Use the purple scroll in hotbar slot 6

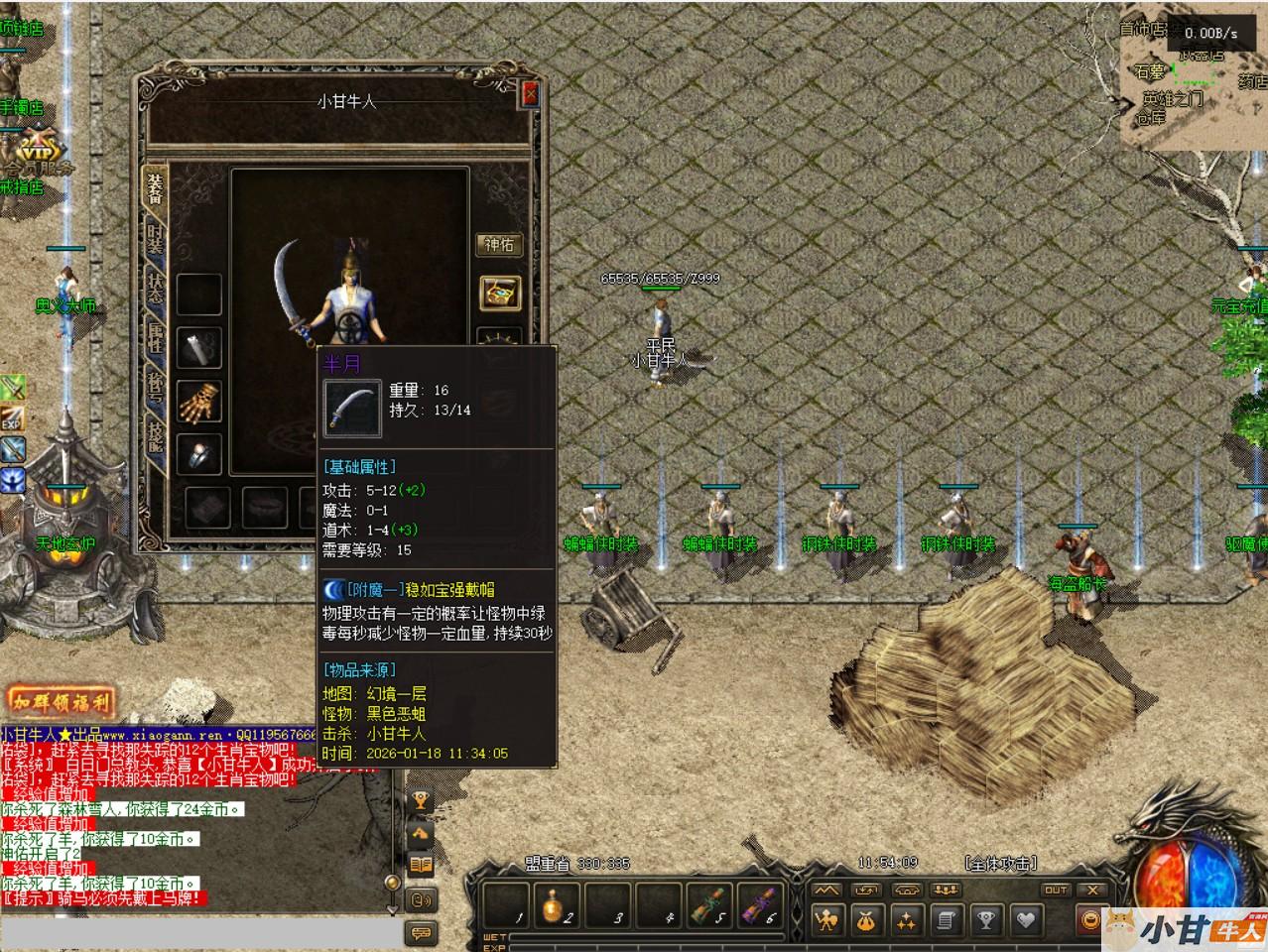[760, 906]
